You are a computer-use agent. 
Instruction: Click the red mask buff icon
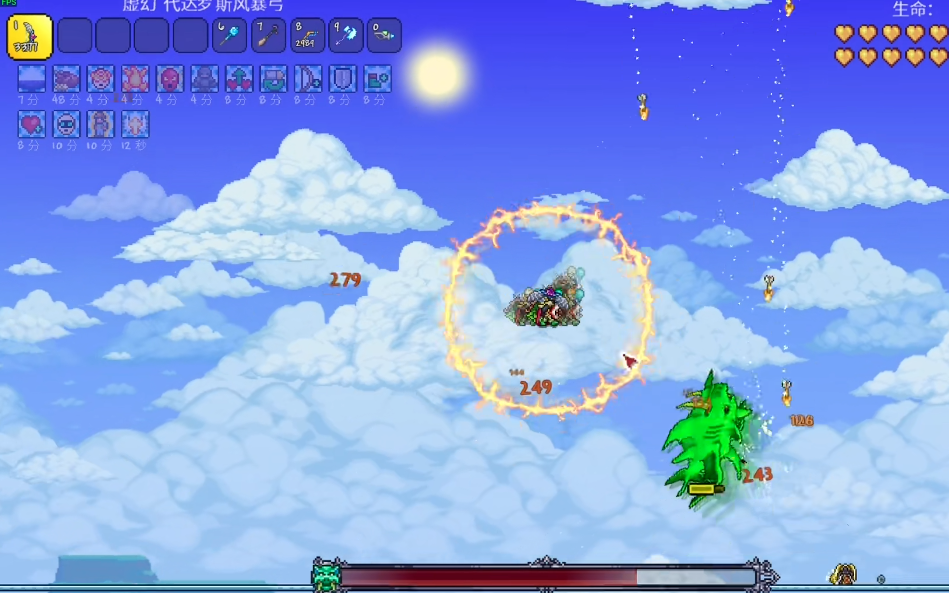pyautogui.click(x=170, y=79)
